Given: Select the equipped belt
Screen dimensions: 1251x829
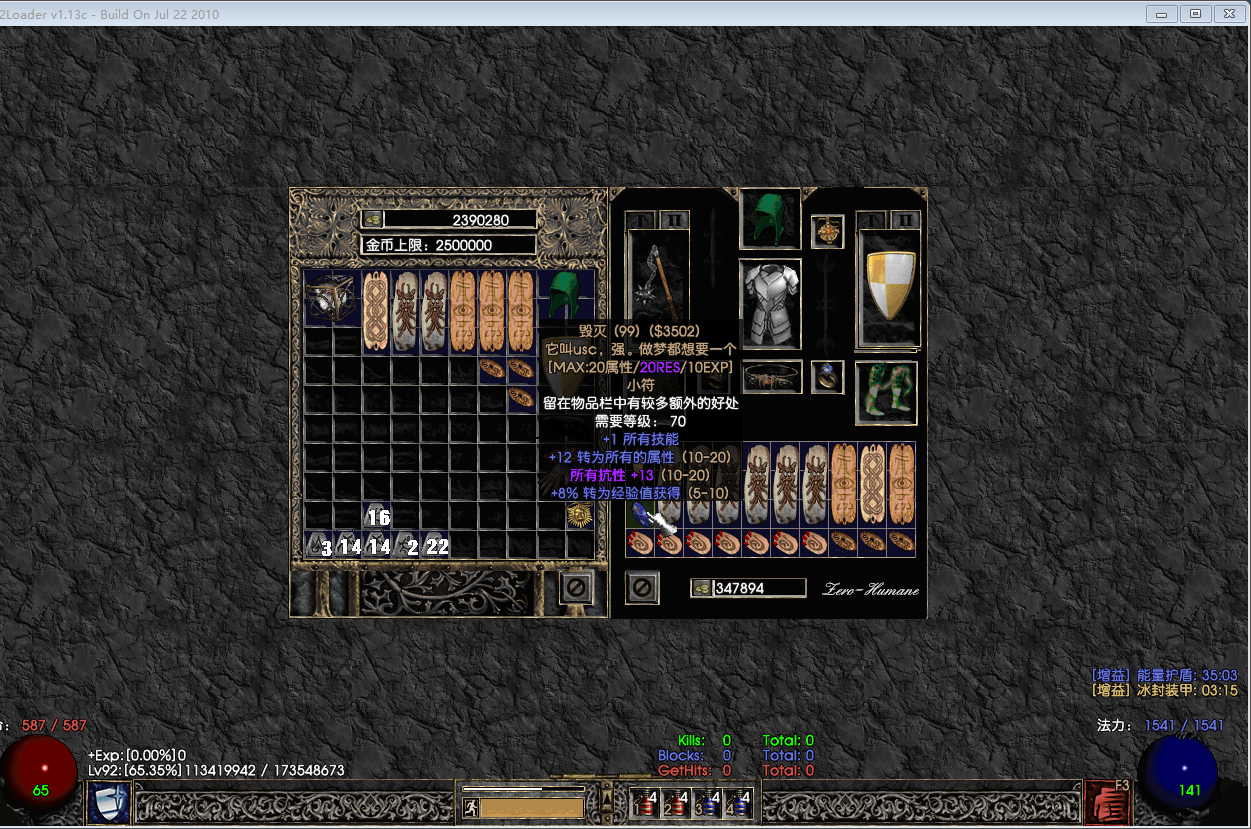Looking at the screenshot, I should (x=771, y=378).
